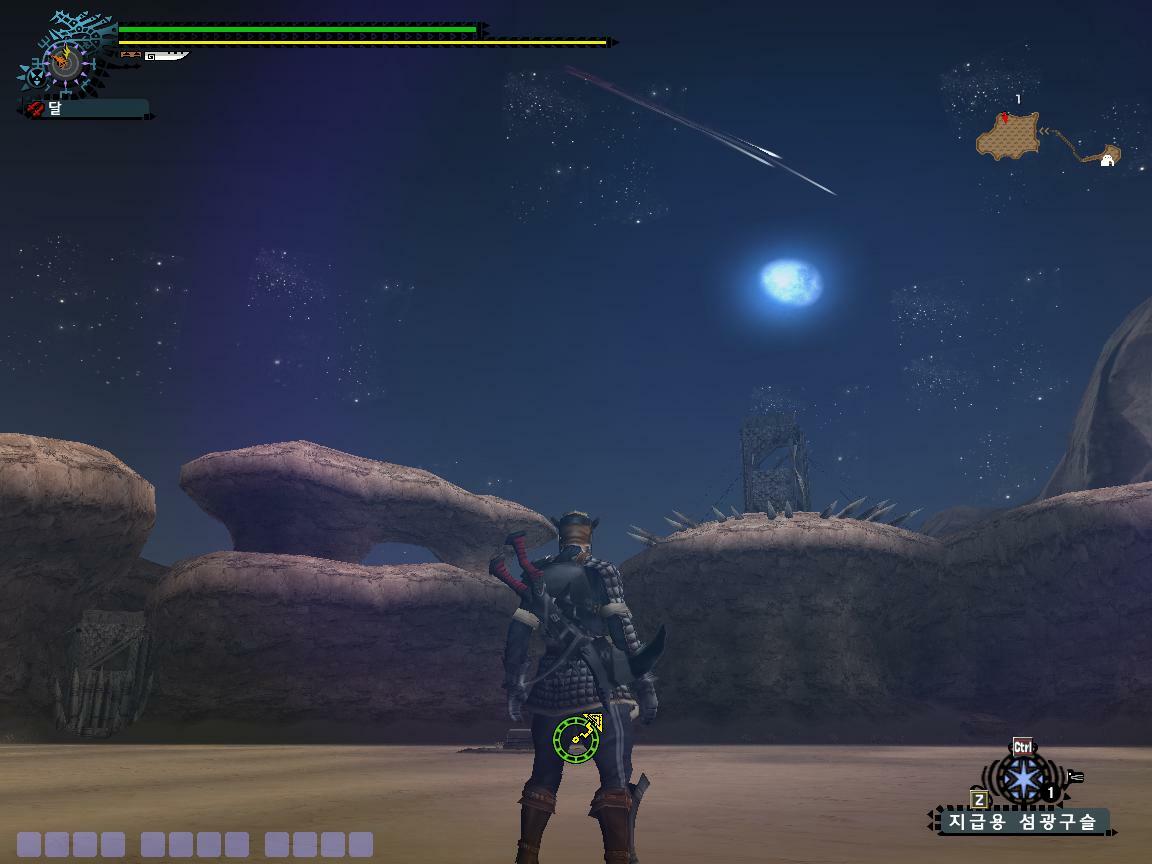Click the quest timer clock emblem

(63, 62)
